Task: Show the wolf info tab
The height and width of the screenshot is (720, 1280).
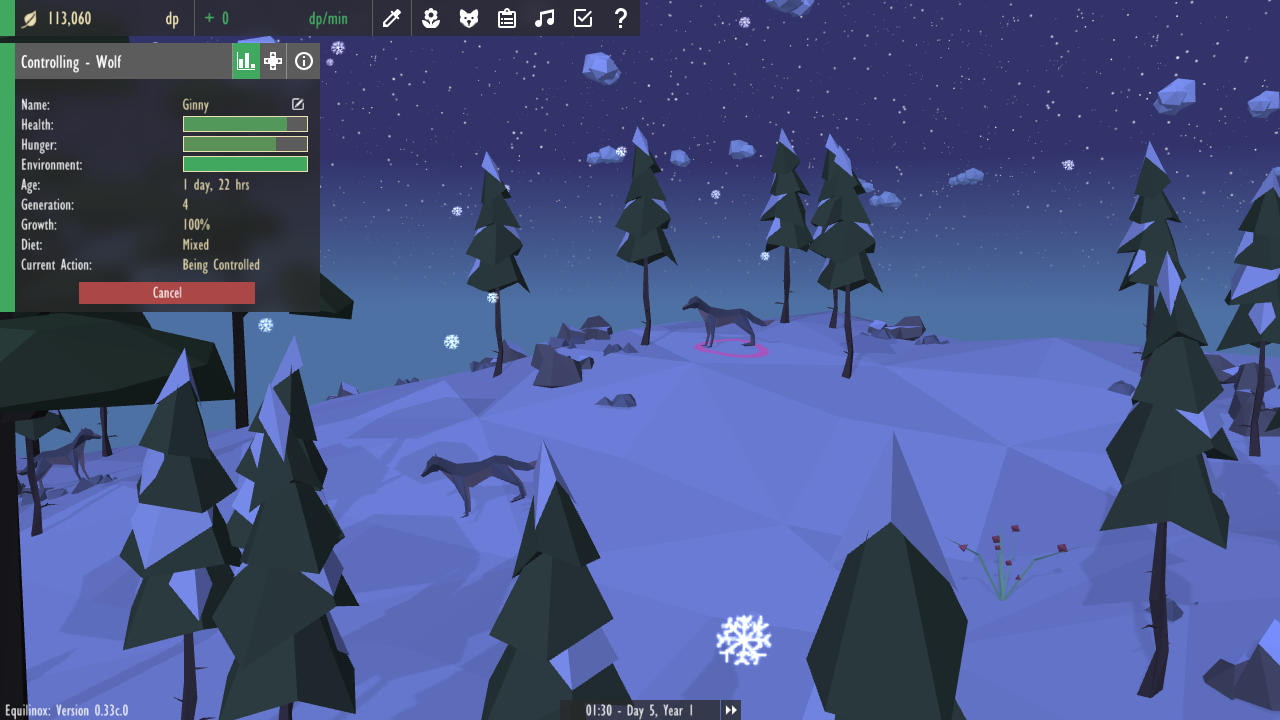Action: [x=304, y=62]
